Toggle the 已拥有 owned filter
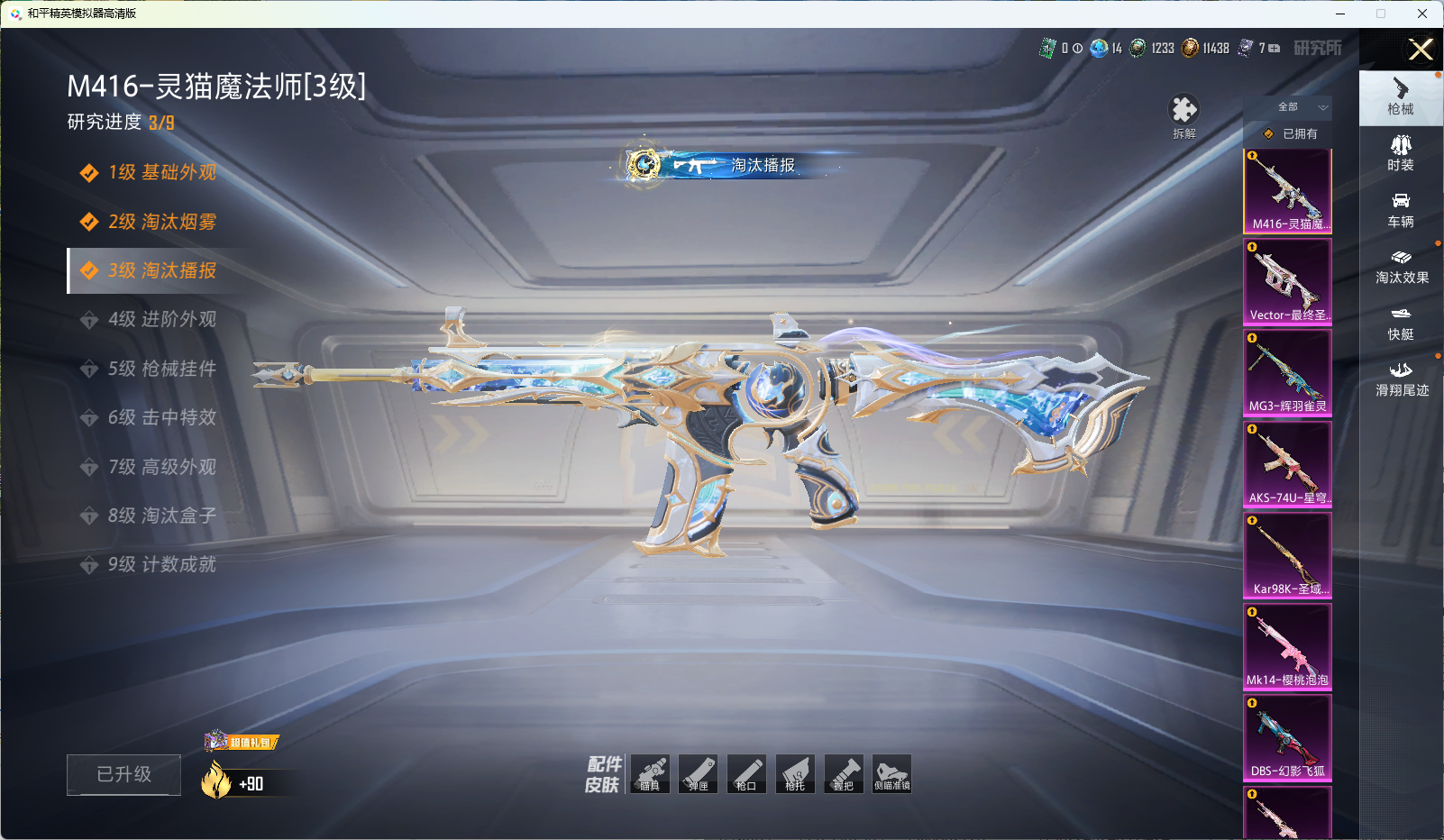1444x840 pixels. [x=1291, y=133]
